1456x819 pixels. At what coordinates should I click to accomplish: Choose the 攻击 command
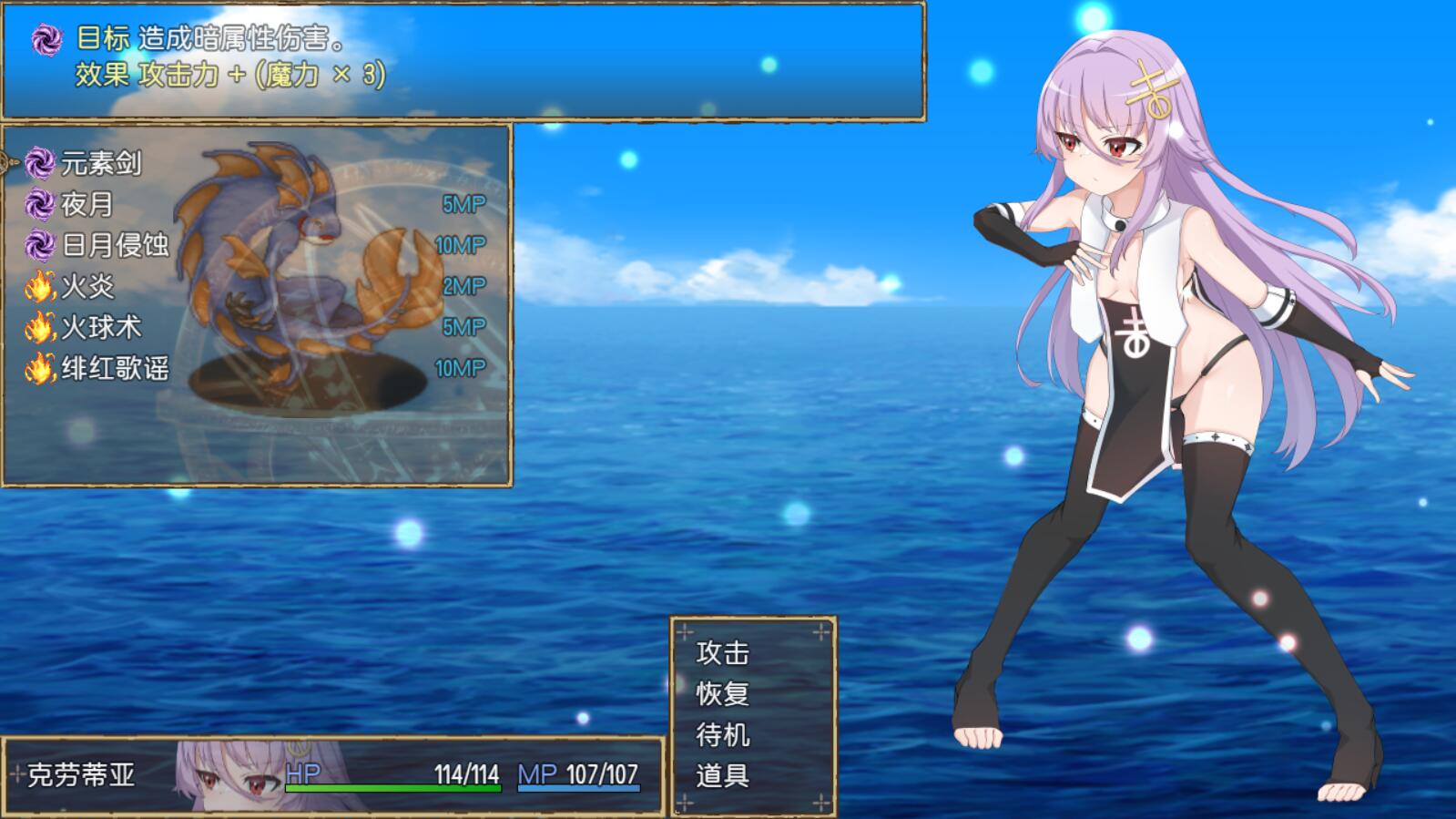click(x=722, y=653)
